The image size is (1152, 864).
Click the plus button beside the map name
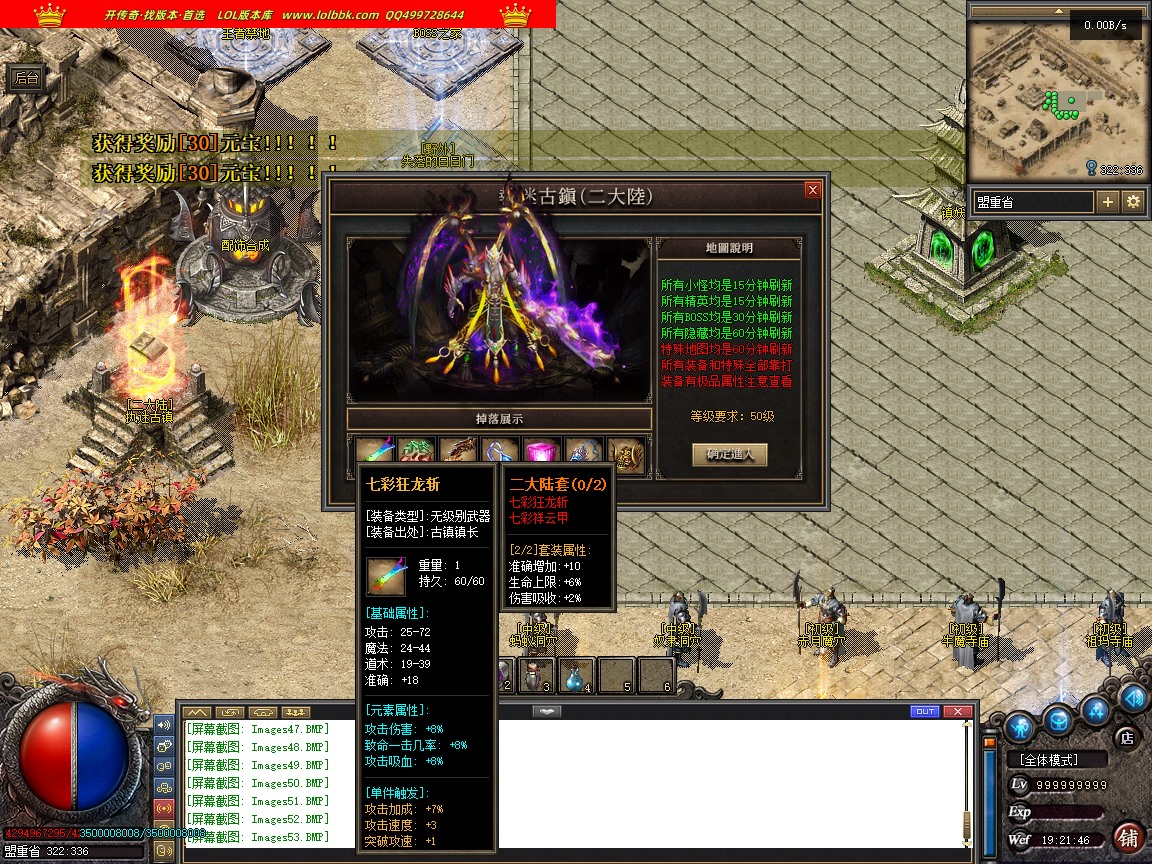coord(1108,202)
